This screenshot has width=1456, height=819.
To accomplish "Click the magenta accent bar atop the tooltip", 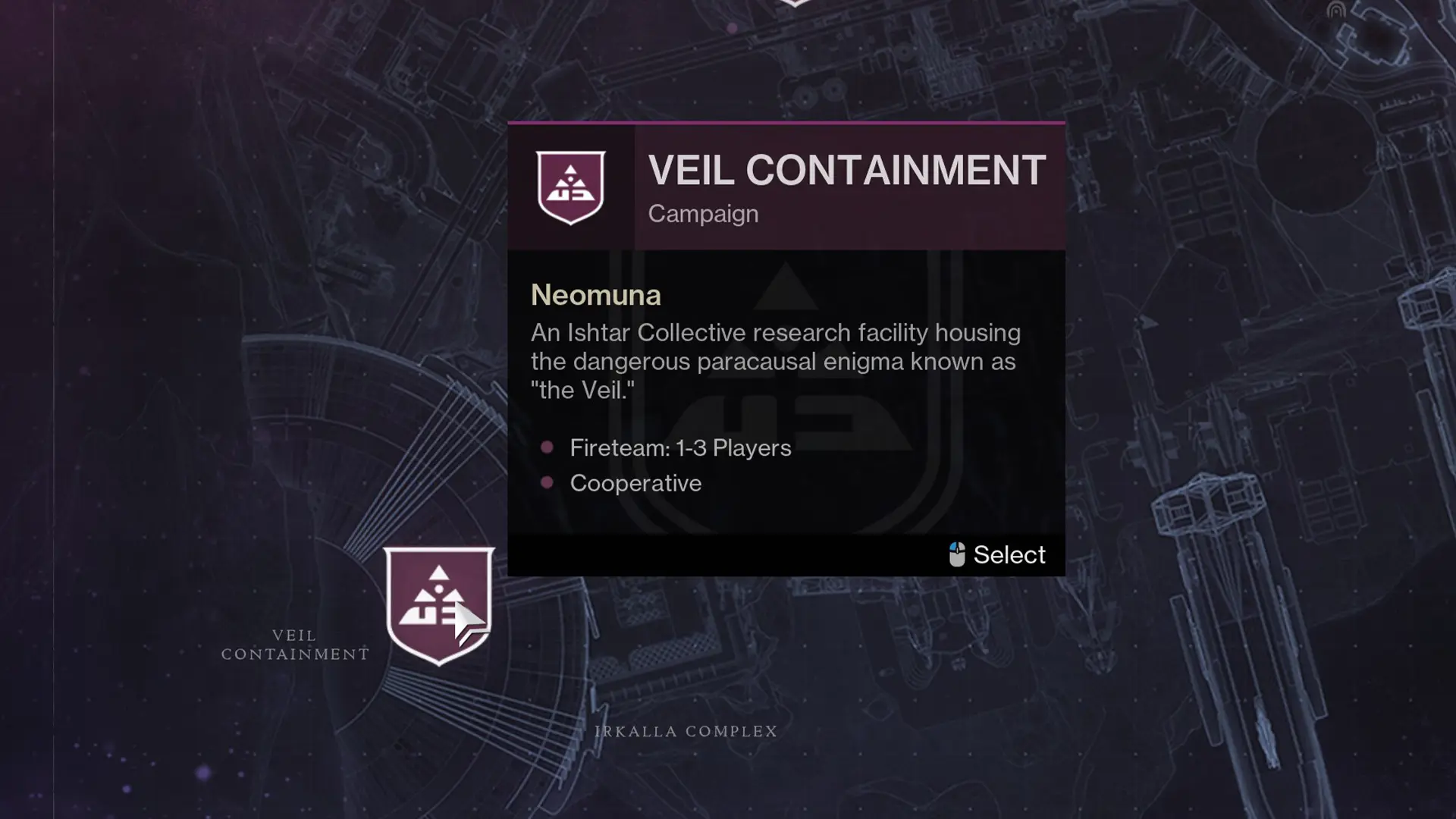I will tap(786, 123).
